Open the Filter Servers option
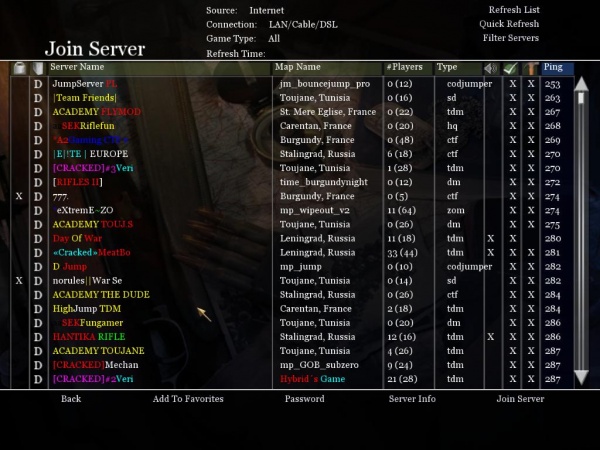The image size is (600, 450). point(510,38)
